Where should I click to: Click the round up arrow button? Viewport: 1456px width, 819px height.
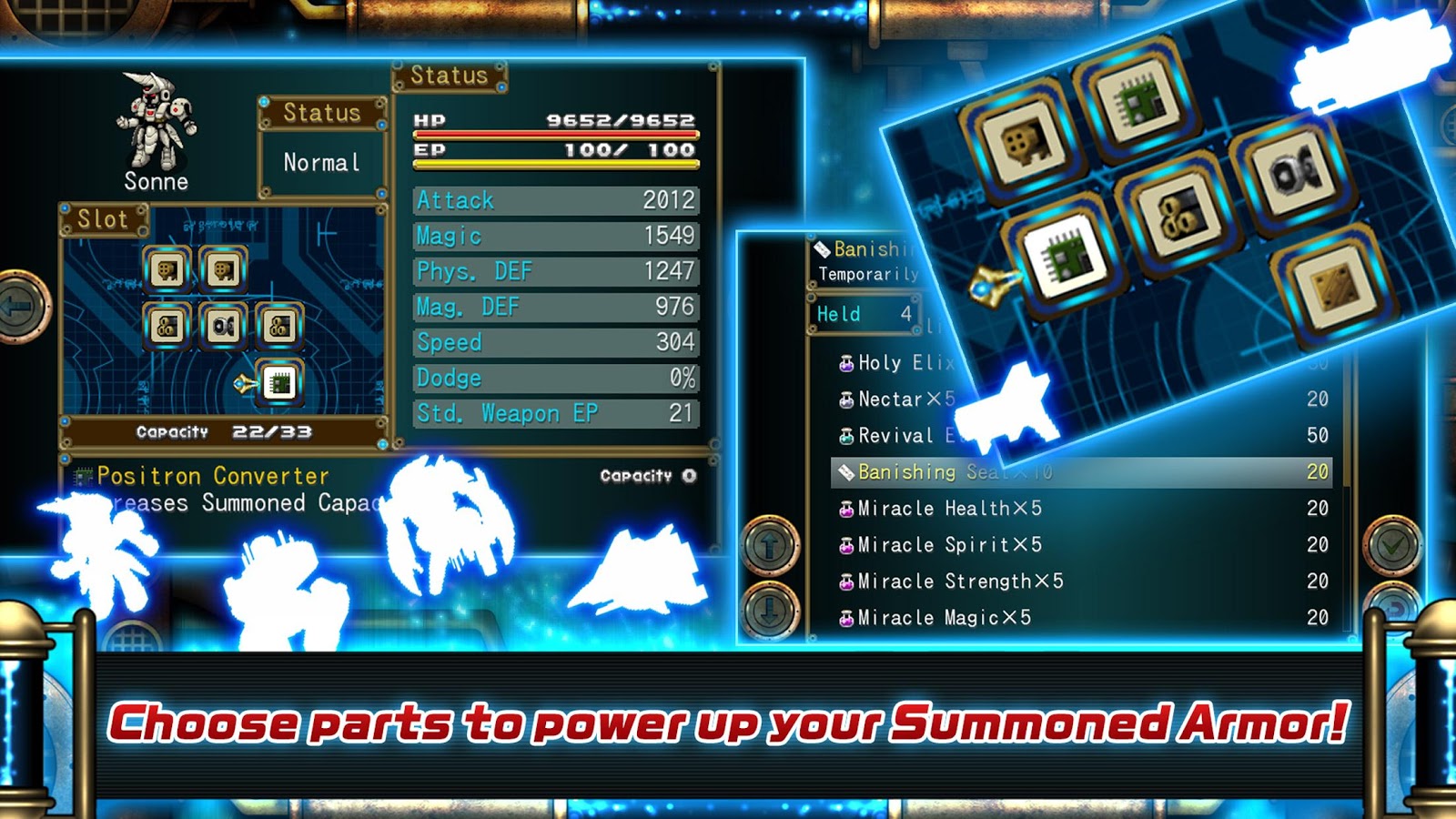pos(771,545)
